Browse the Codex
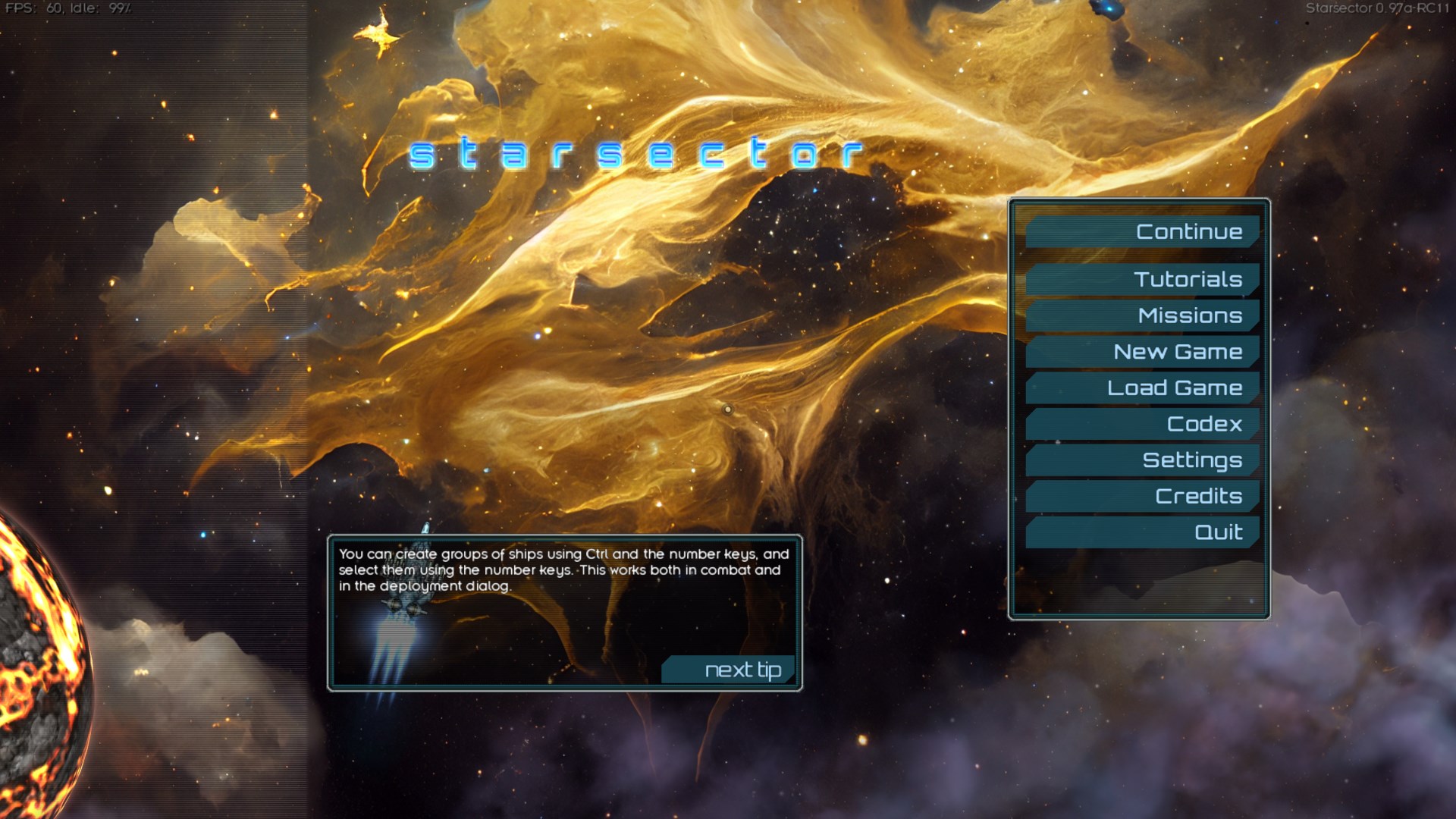The width and height of the screenshot is (1456, 819). pyautogui.click(x=1143, y=424)
